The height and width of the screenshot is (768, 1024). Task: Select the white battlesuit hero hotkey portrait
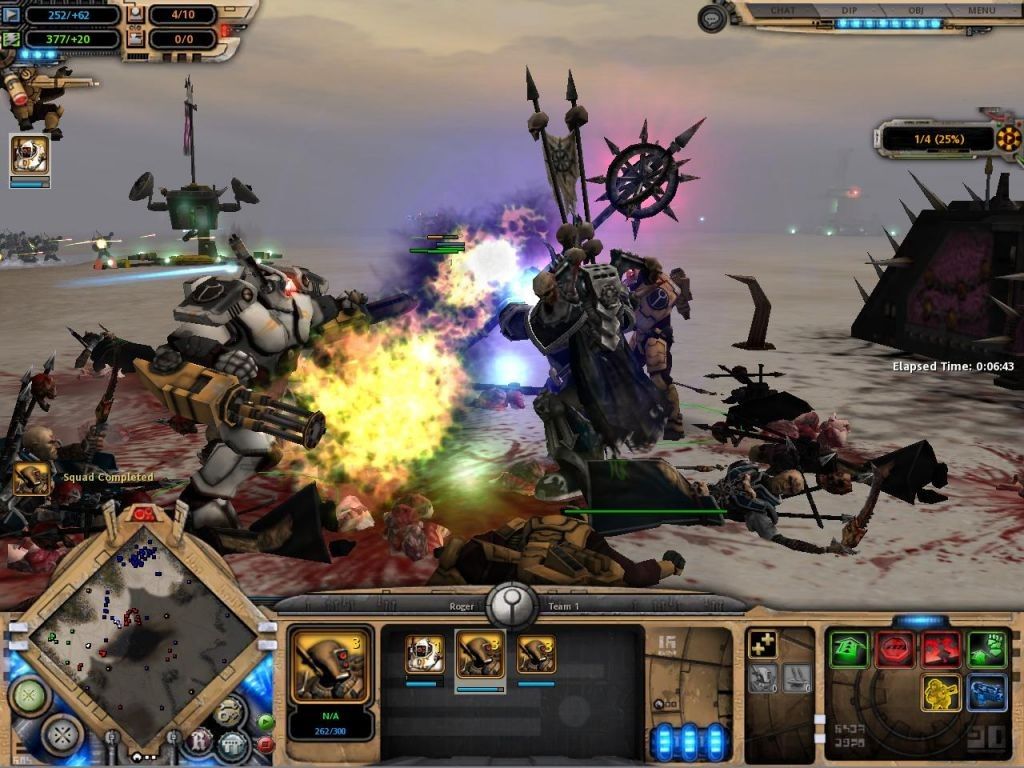pos(29,155)
